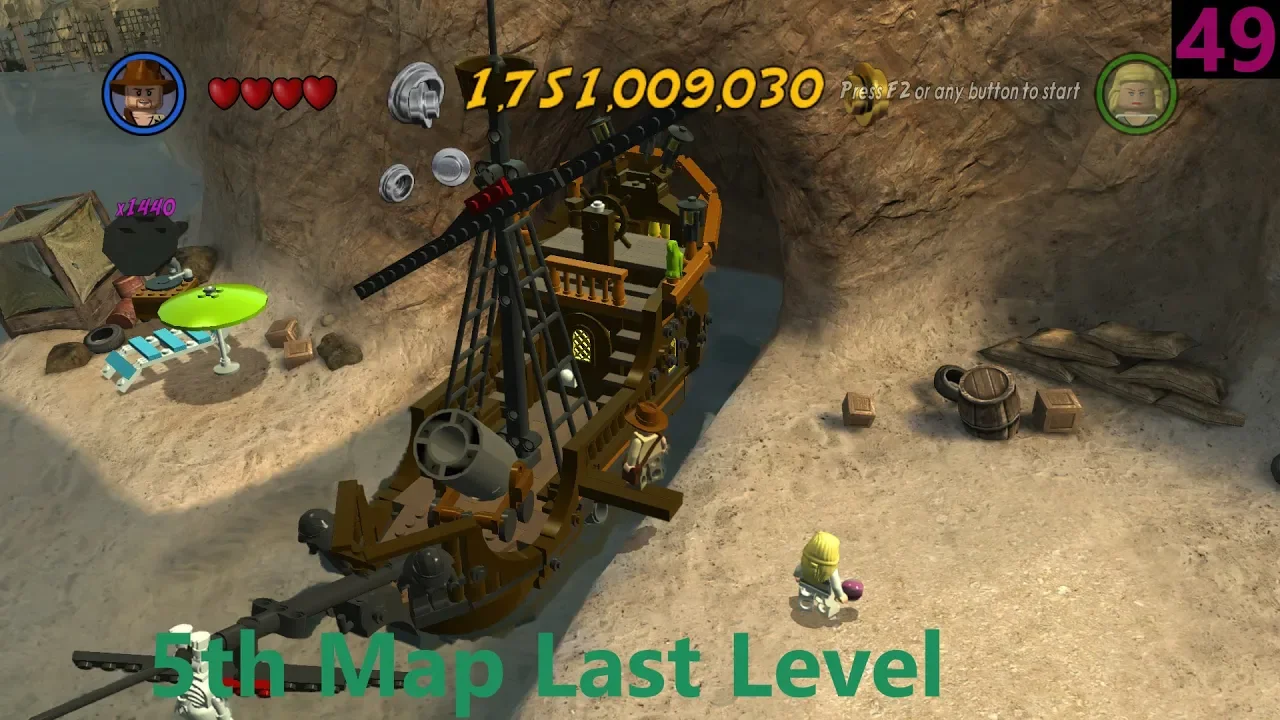The height and width of the screenshot is (720, 1280).
Task: Click the Indiana Jones player one portrait
Action: 144,93
